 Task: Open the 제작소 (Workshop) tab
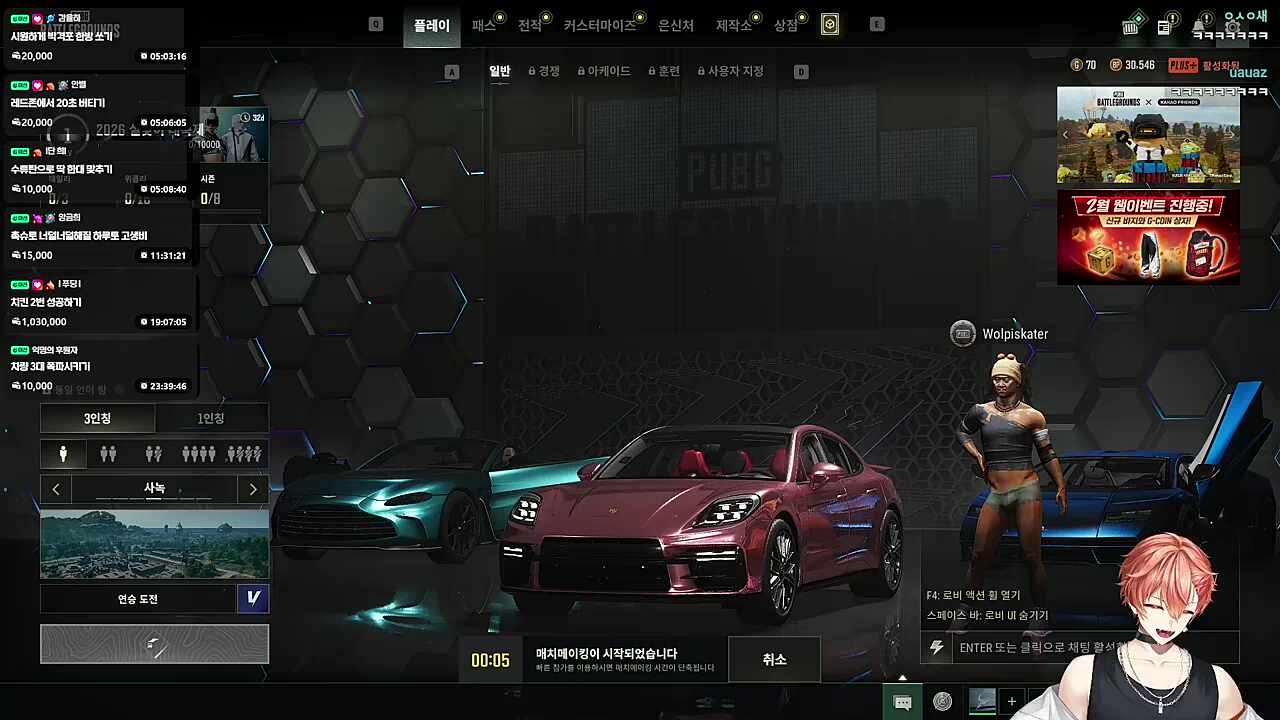tap(733, 25)
